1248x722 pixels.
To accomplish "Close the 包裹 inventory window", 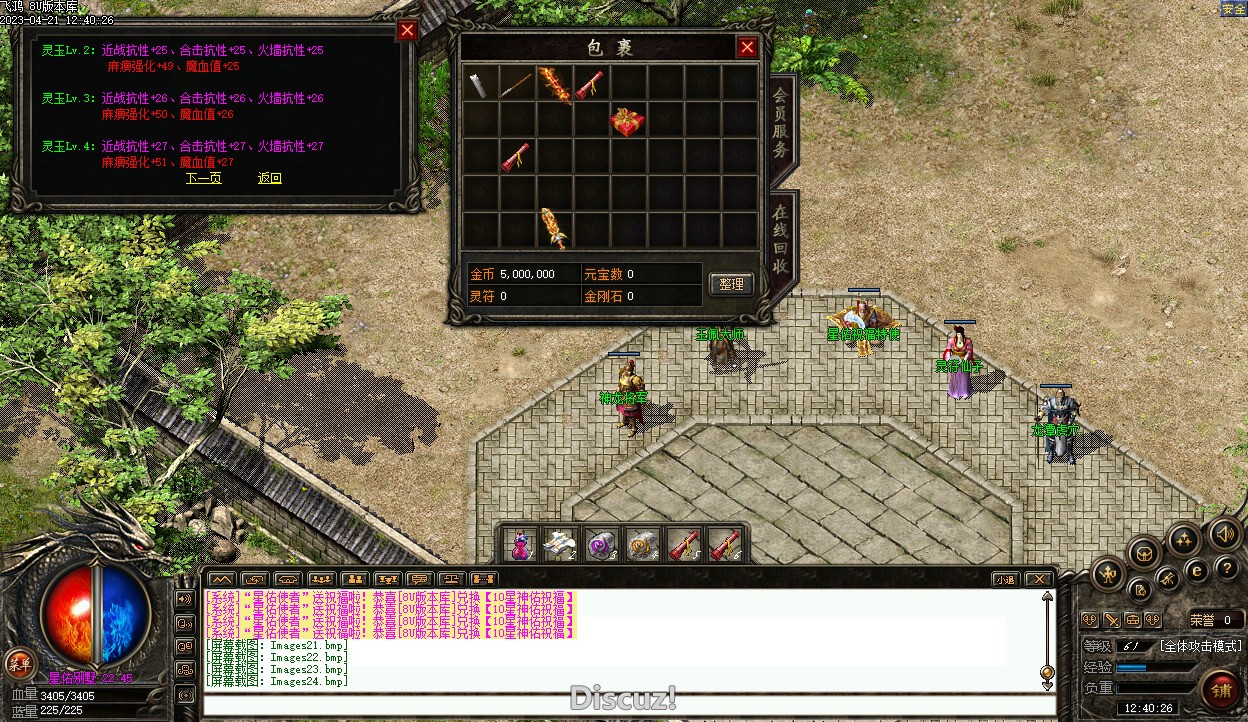I will pyautogui.click(x=746, y=47).
